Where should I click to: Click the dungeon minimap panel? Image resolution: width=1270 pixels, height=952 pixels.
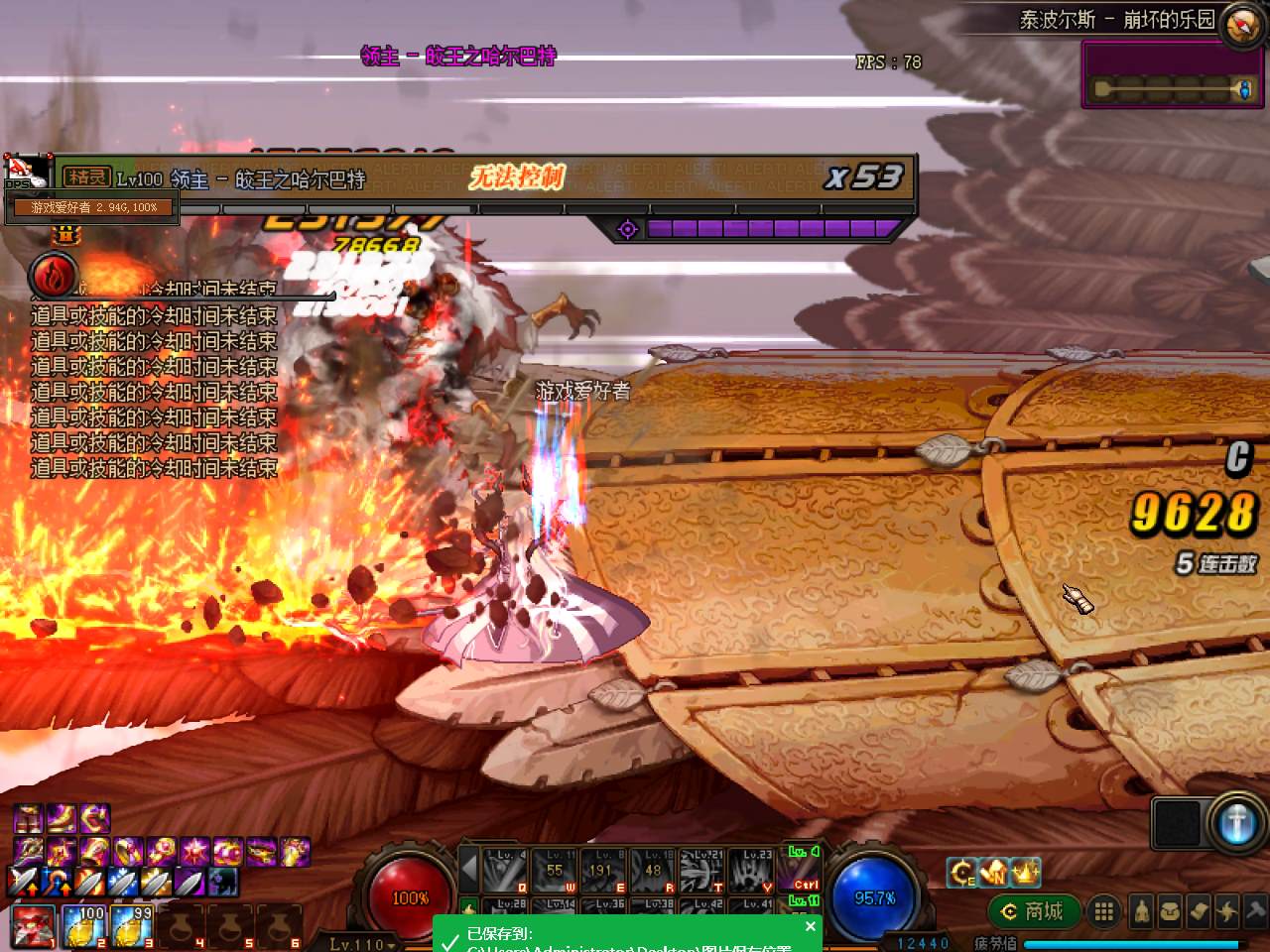[1171, 75]
